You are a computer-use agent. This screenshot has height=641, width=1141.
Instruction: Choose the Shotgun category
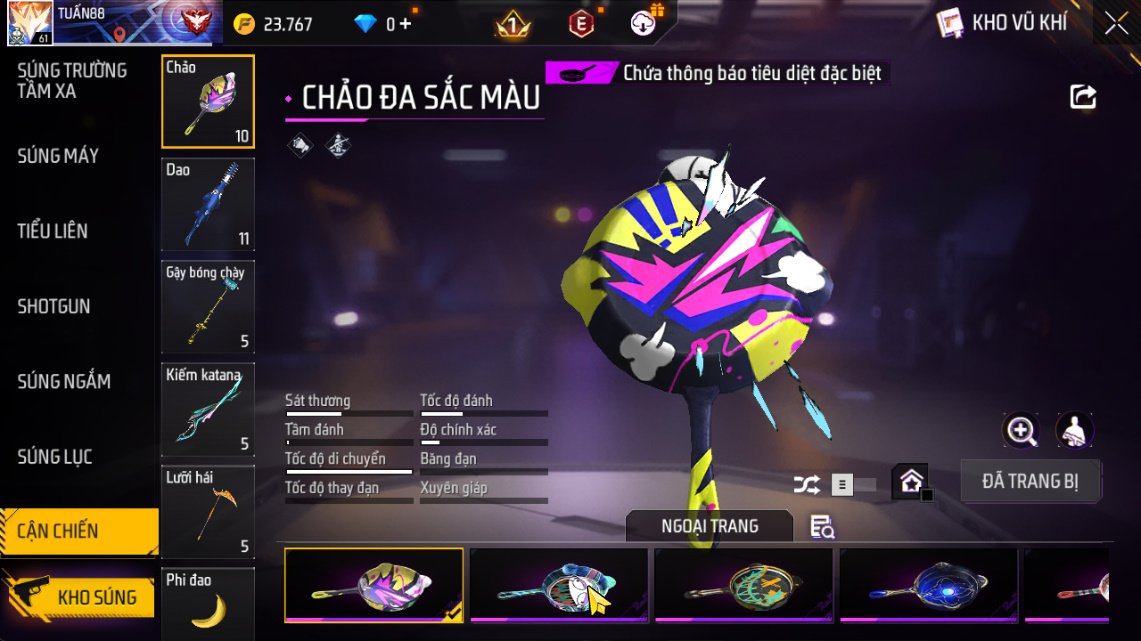54,306
